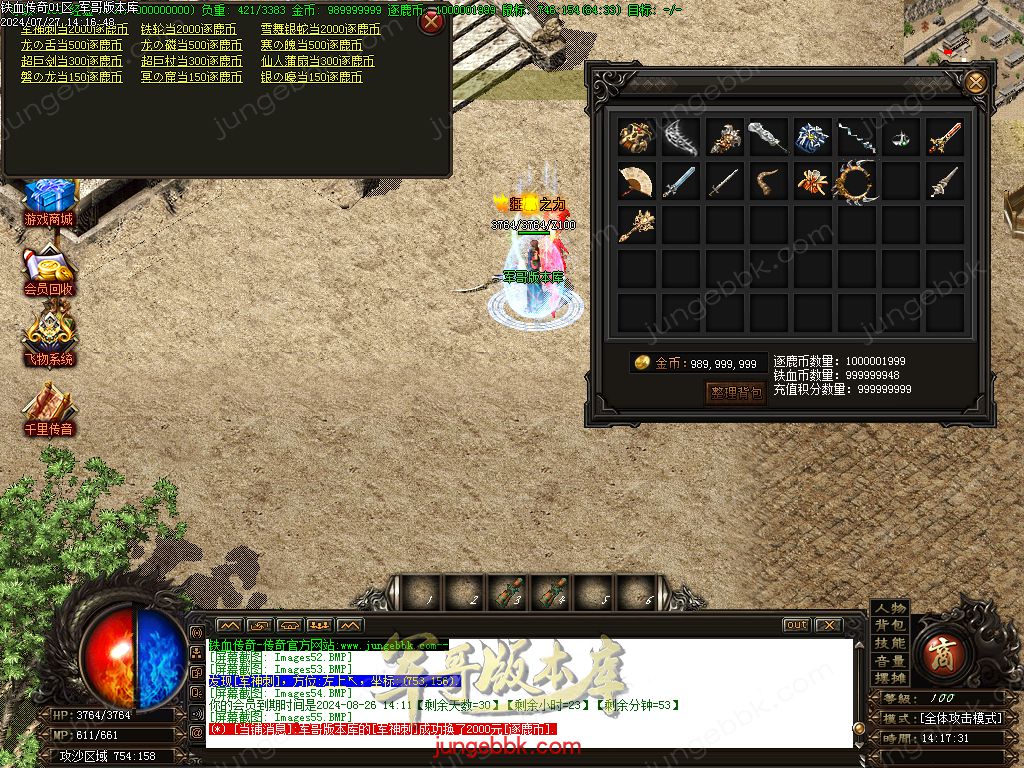Select the 超巨剑当300逐鹿币 link
Viewport: 1024px width, 768px height.
tap(72, 62)
